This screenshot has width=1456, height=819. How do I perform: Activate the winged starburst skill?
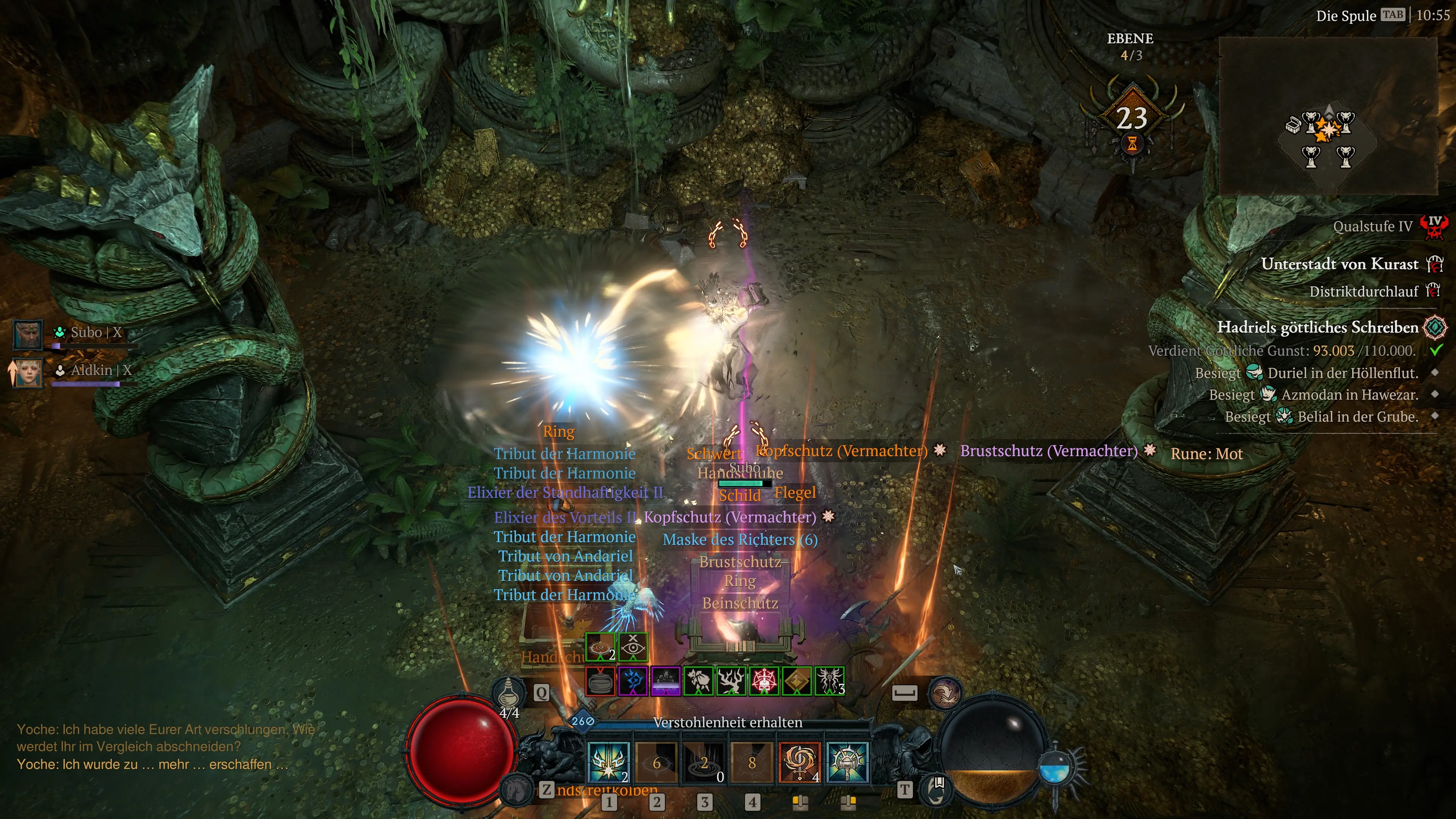click(608, 761)
